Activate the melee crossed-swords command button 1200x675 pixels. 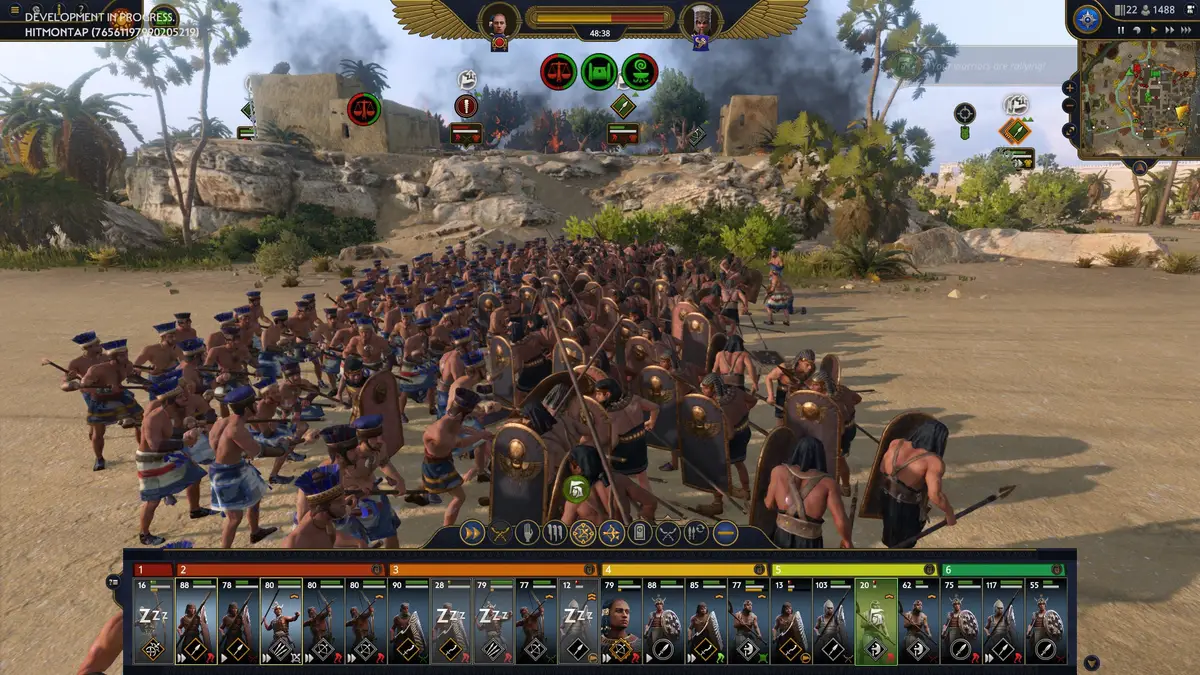pos(500,533)
